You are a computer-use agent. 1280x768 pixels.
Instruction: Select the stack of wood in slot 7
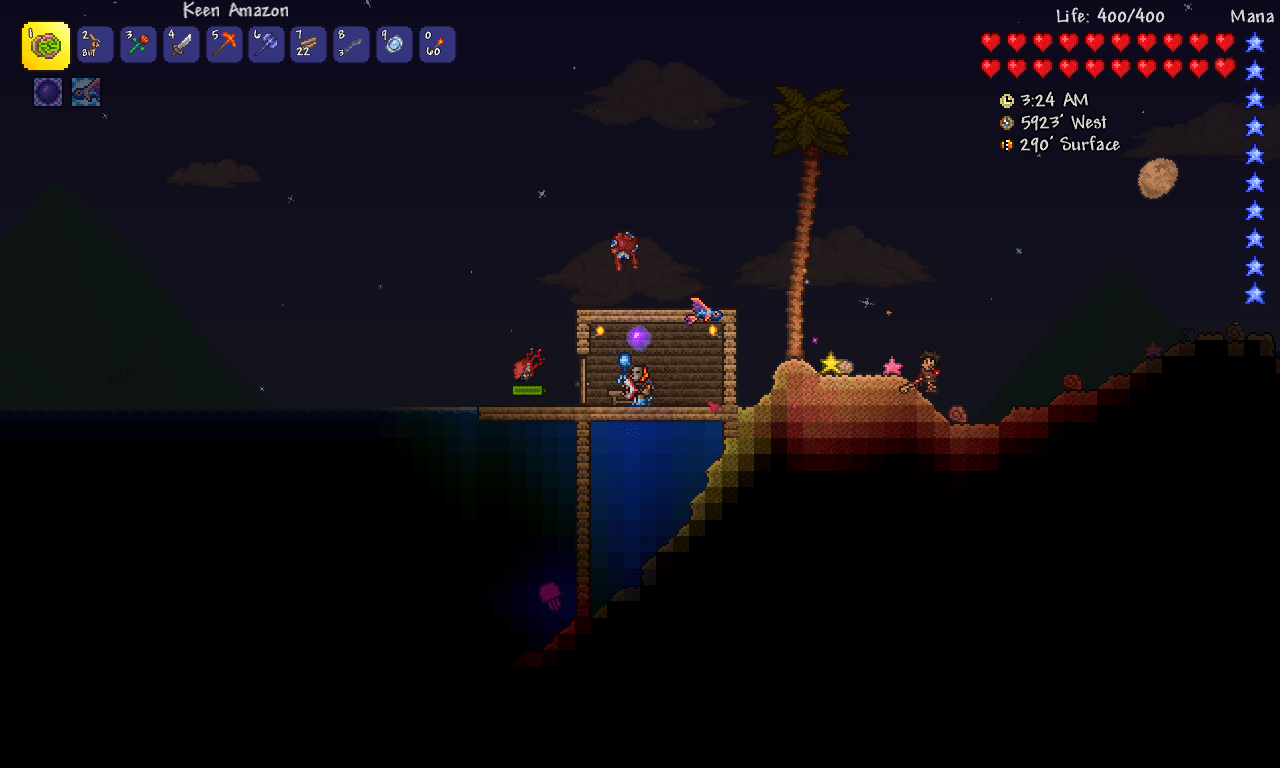309,45
